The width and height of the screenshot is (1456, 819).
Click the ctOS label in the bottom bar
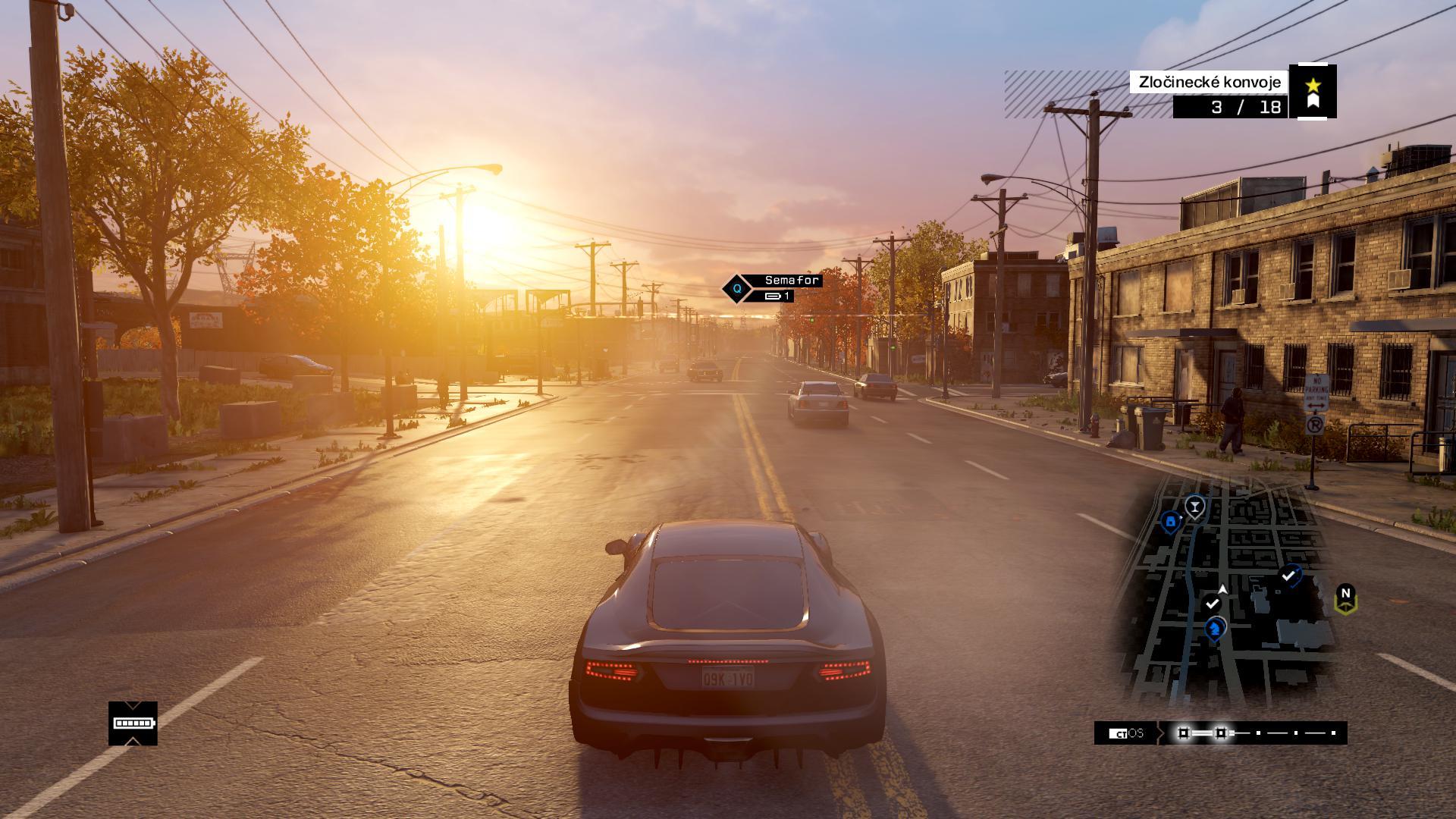pos(1126,733)
